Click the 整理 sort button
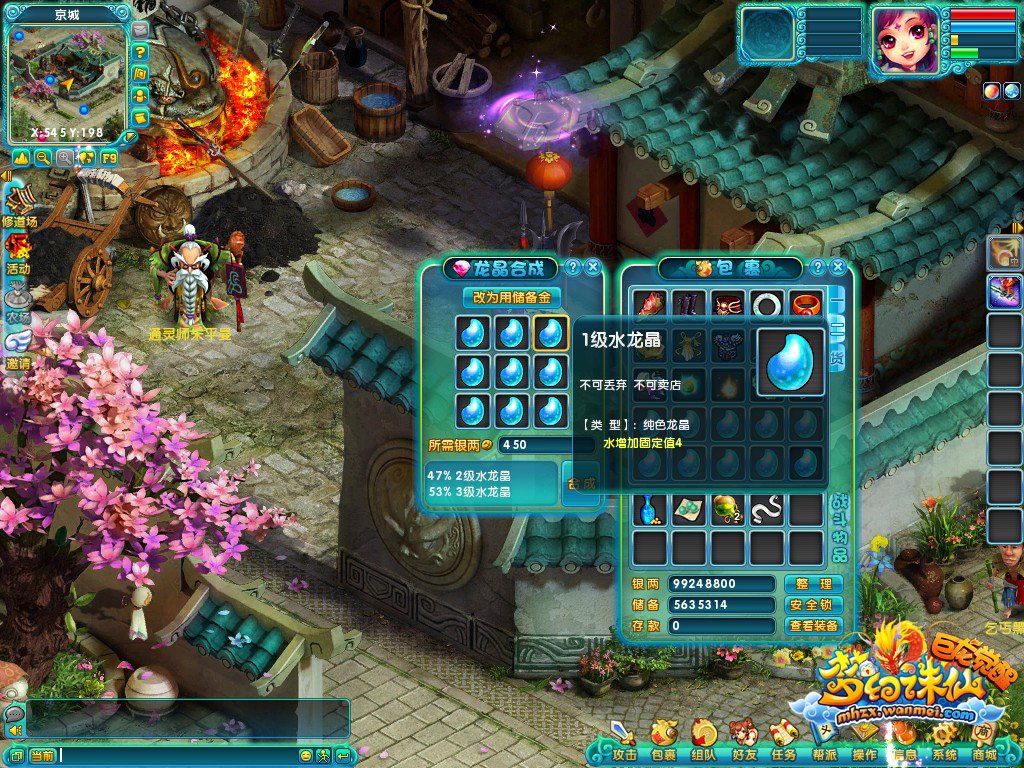Image resolution: width=1024 pixels, height=768 pixels. tap(813, 584)
